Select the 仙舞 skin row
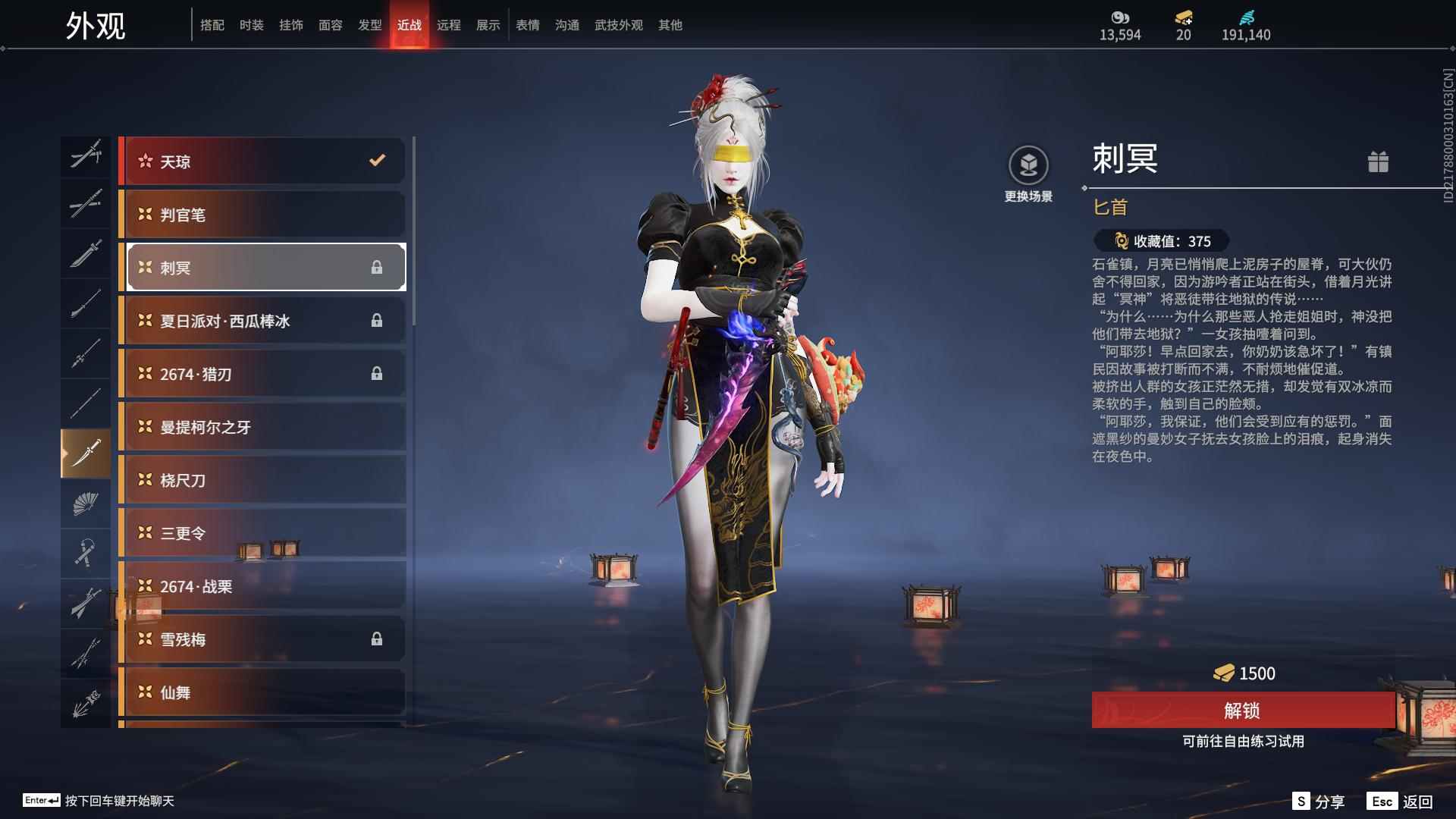The height and width of the screenshot is (819, 1456). (262, 692)
